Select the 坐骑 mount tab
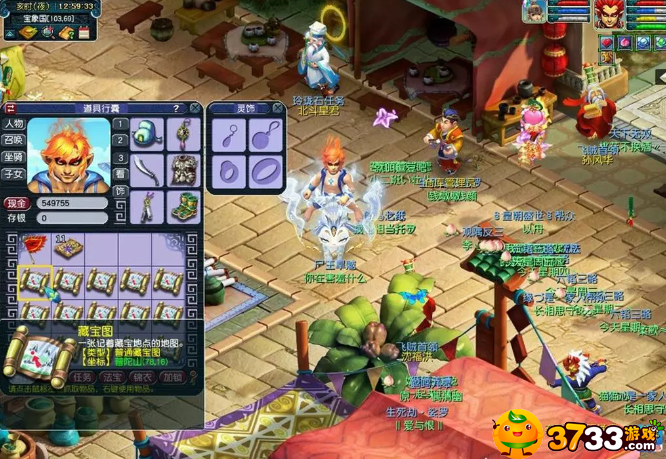Image resolution: width=666 pixels, height=459 pixels. click(13, 156)
